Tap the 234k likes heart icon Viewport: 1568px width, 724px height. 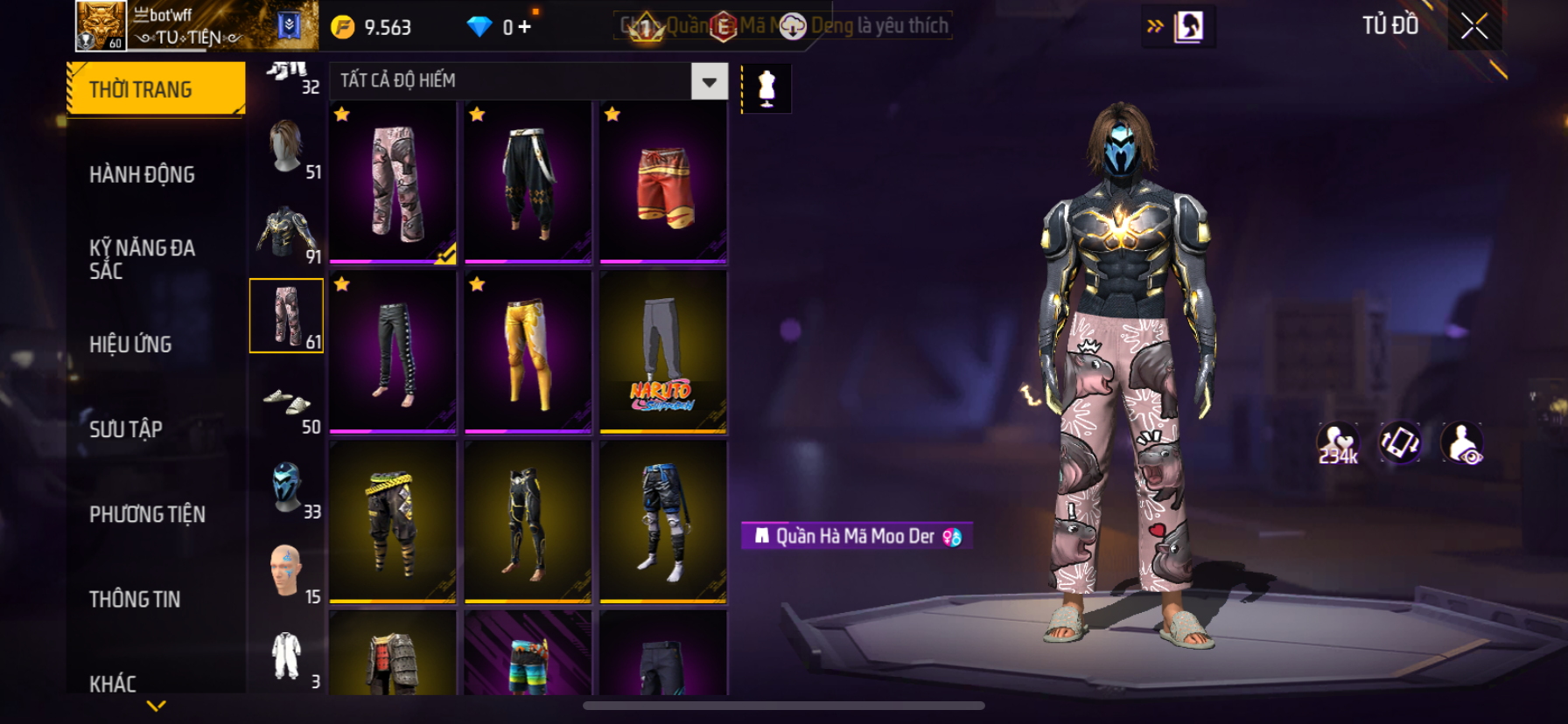[1338, 442]
